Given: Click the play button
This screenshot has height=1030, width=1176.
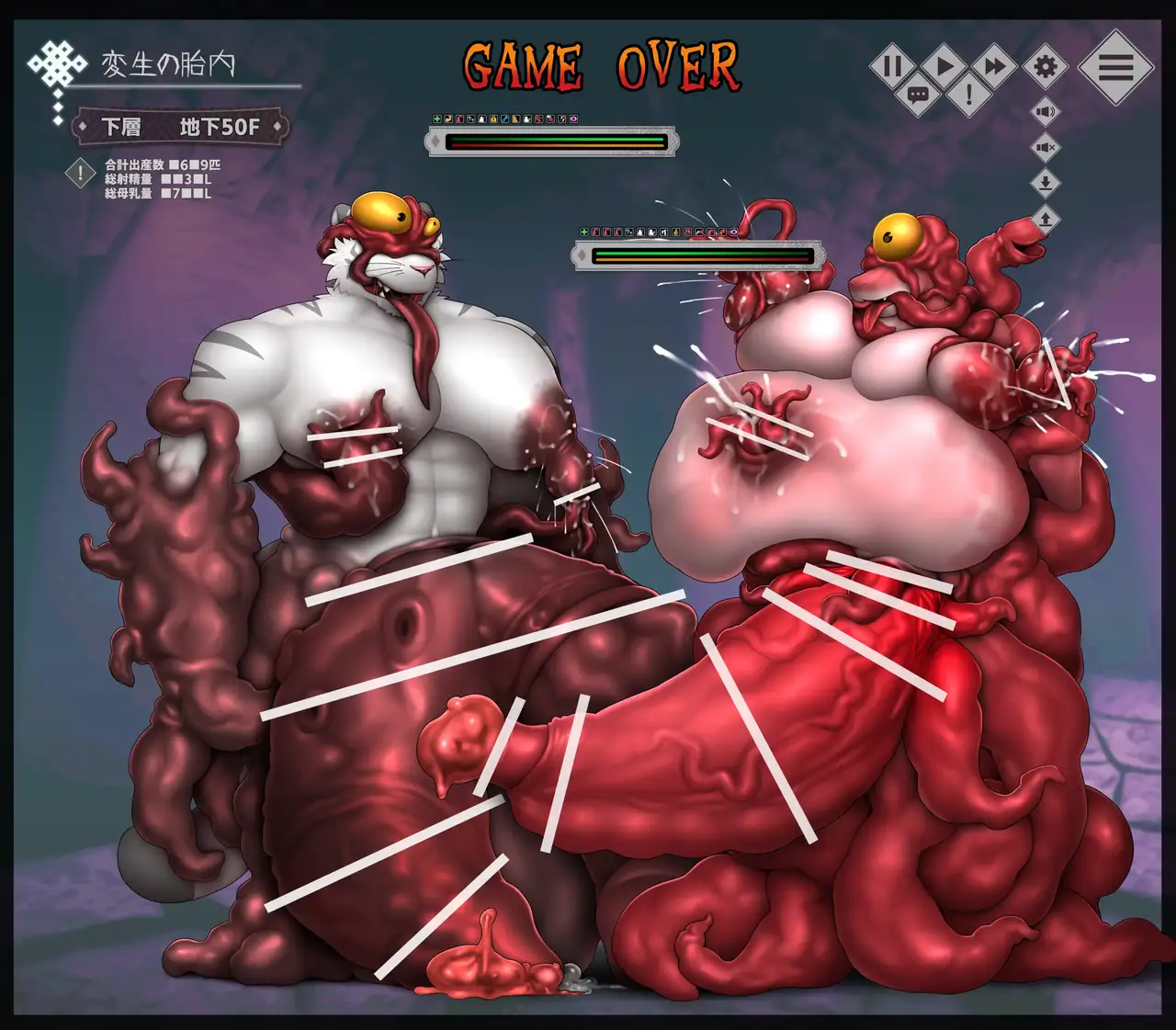Looking at the screenshot, I should 944,66.
